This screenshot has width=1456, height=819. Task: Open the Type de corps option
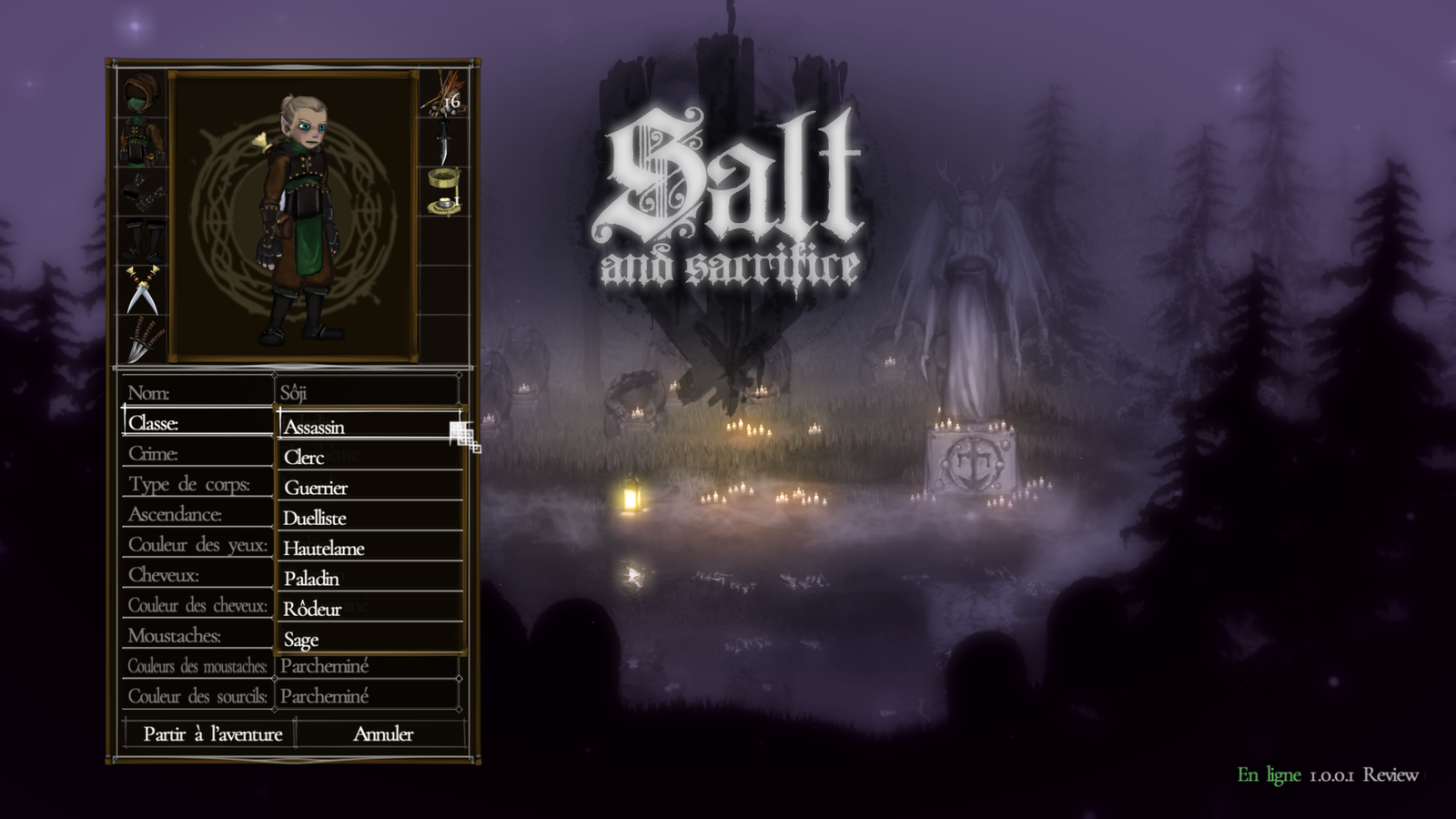pos(197,484)
